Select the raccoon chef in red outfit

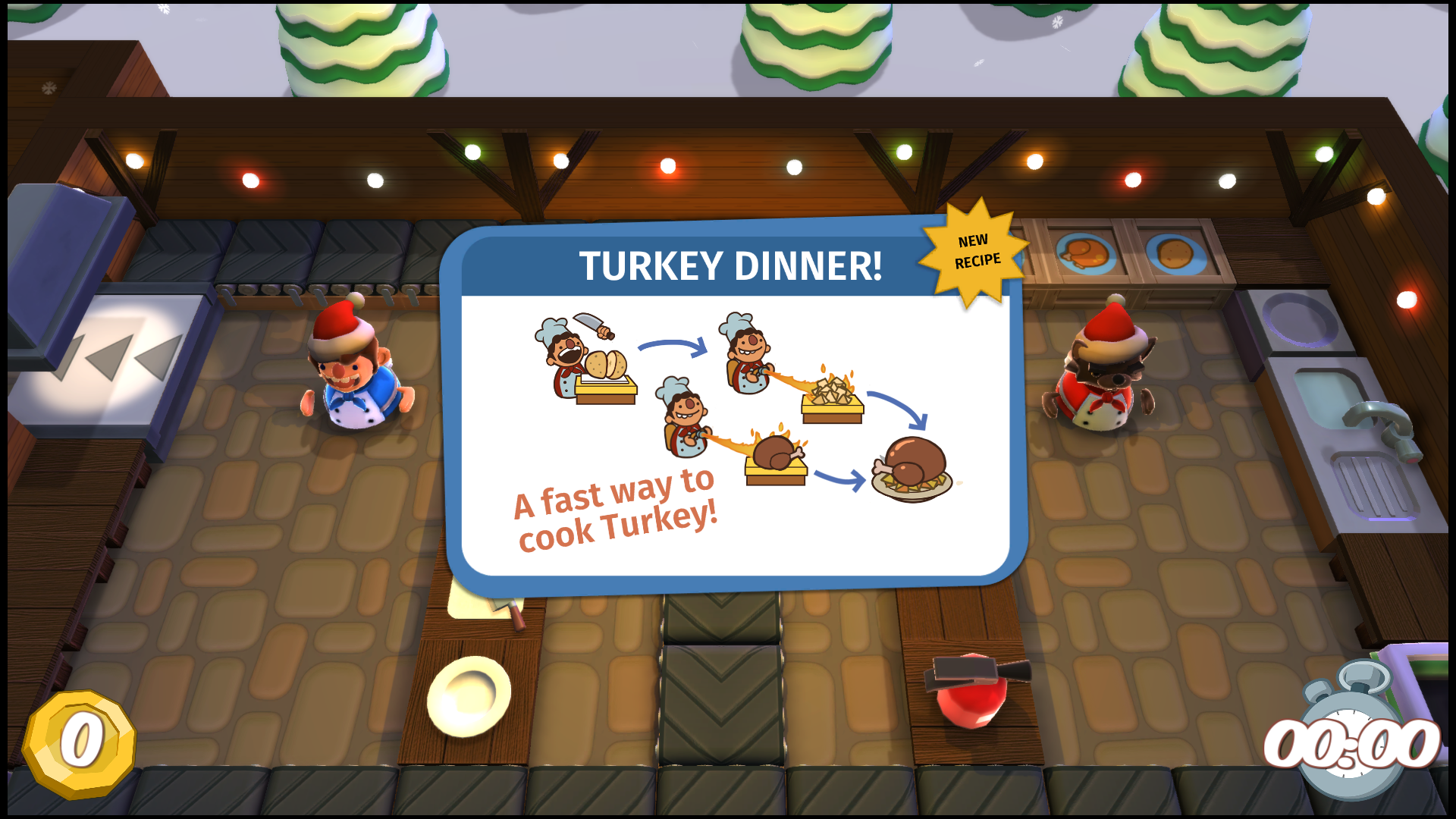tap(1103, 379)
